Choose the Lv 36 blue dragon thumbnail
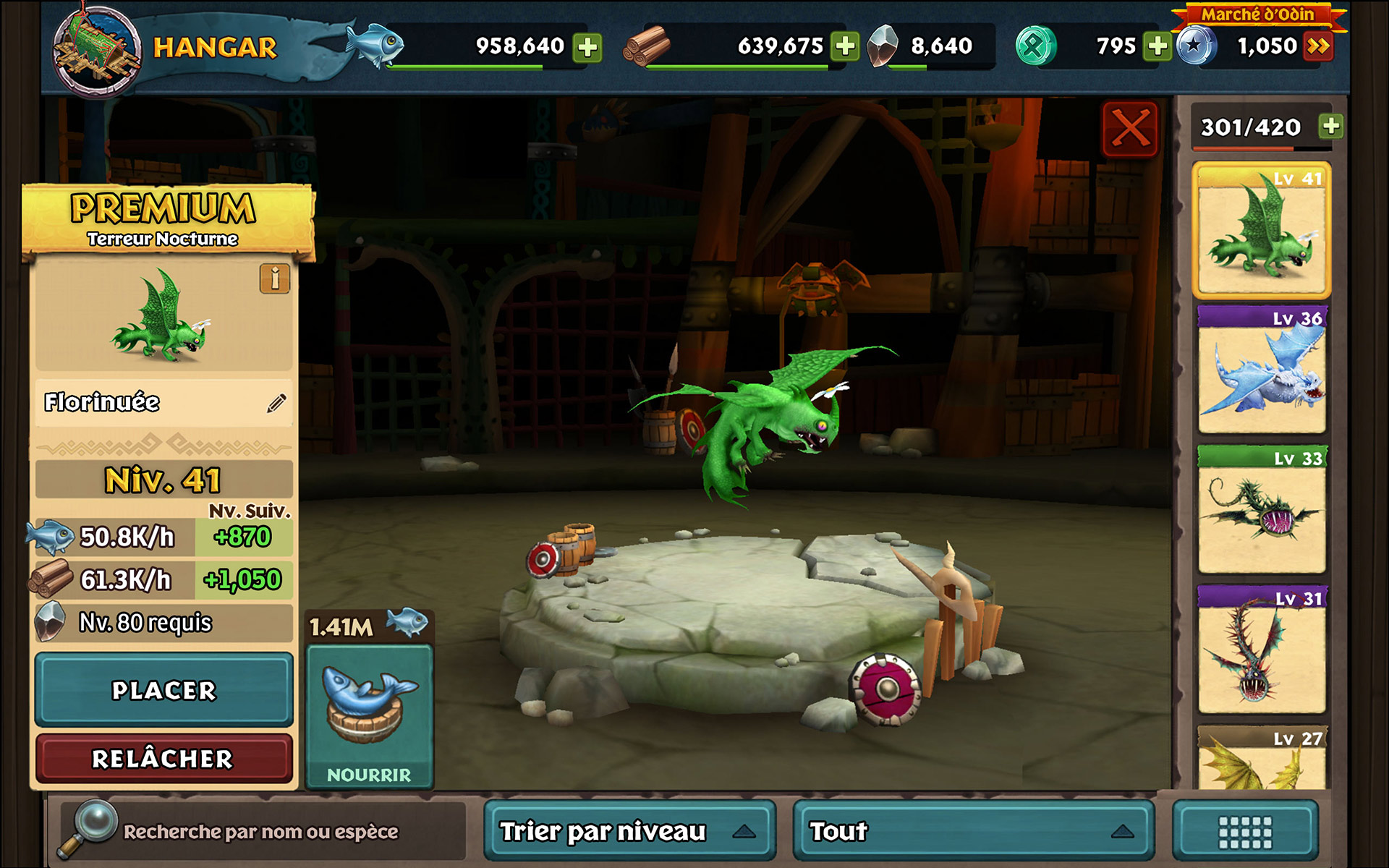This screenshot has height=868, width=1389. point(1262,371)
